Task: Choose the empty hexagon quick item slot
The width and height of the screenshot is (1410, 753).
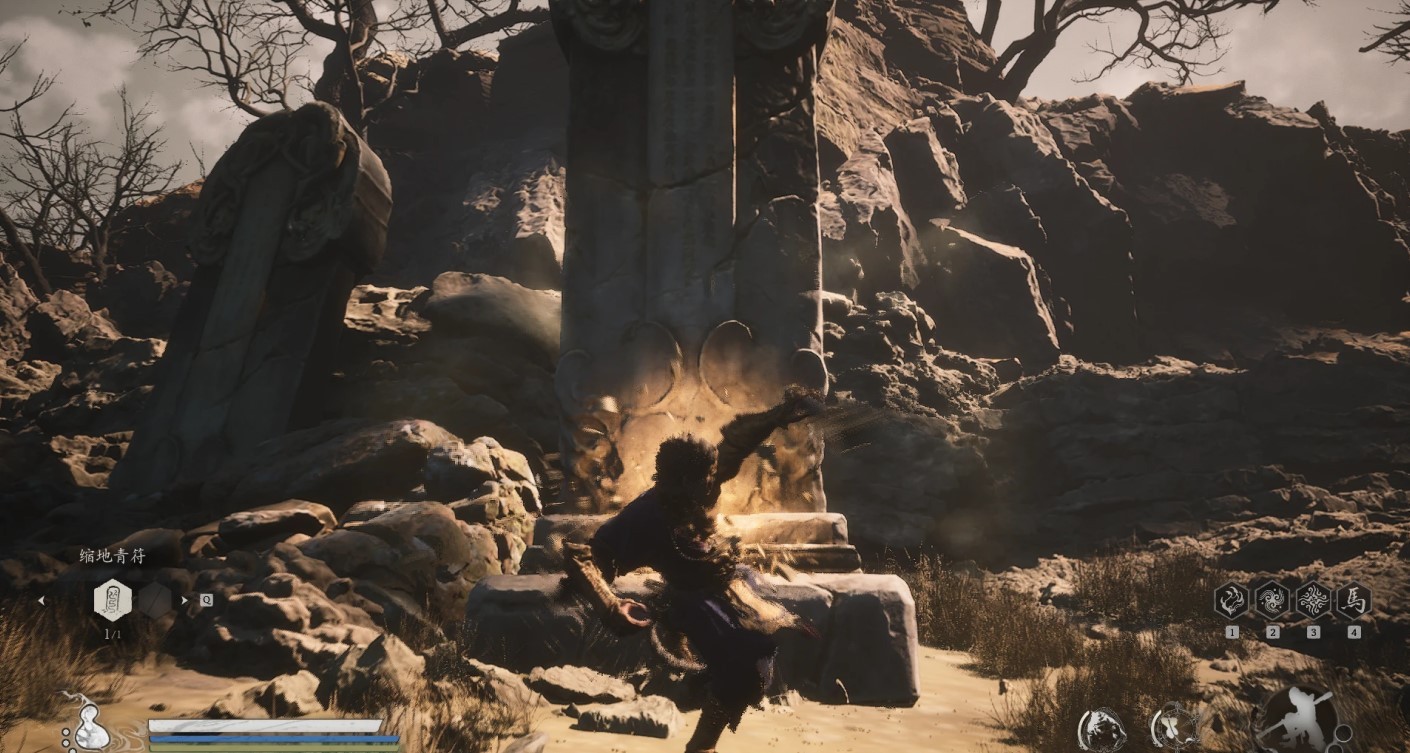Action: [154, 600]
